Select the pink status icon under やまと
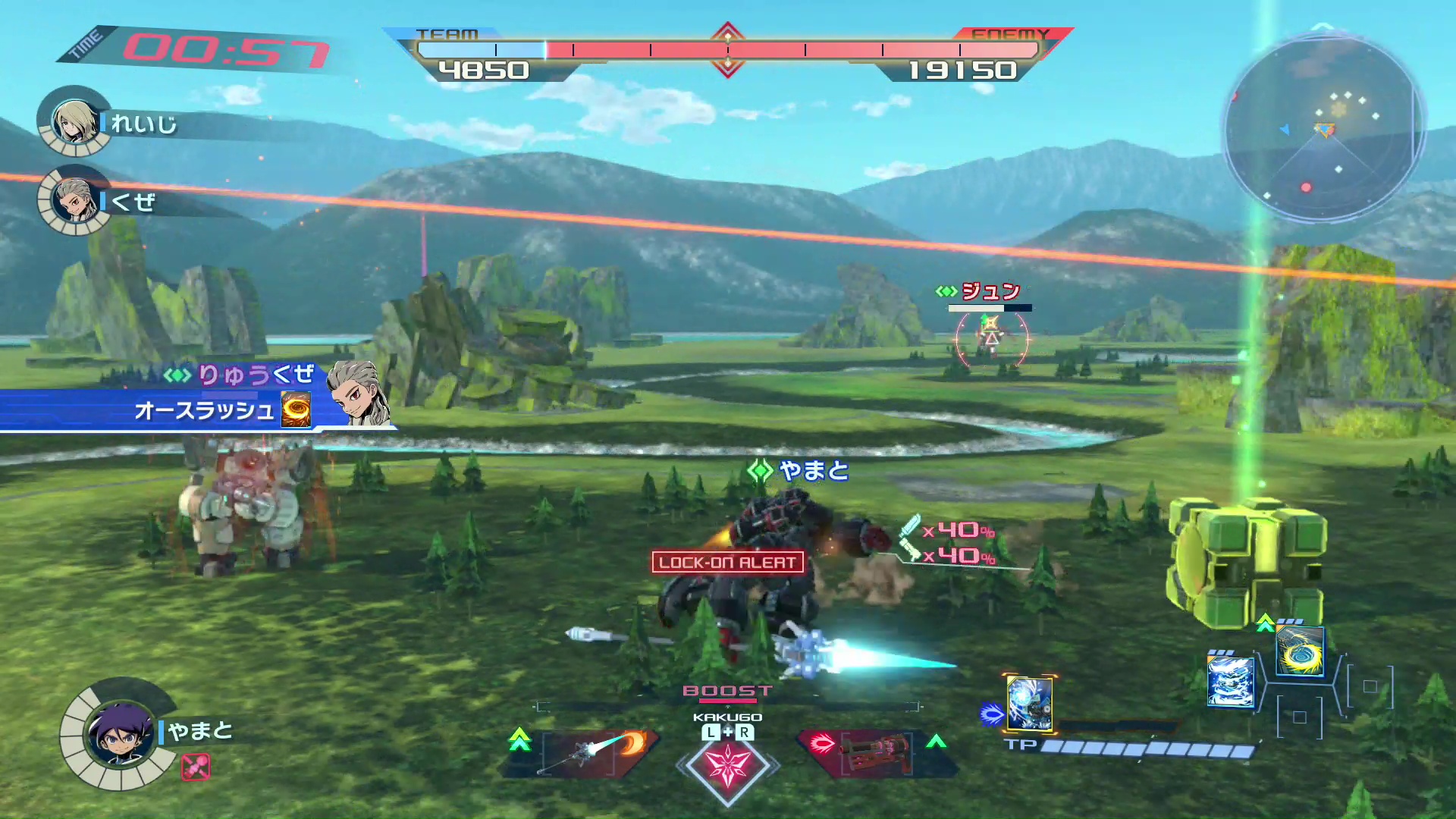 196,767
